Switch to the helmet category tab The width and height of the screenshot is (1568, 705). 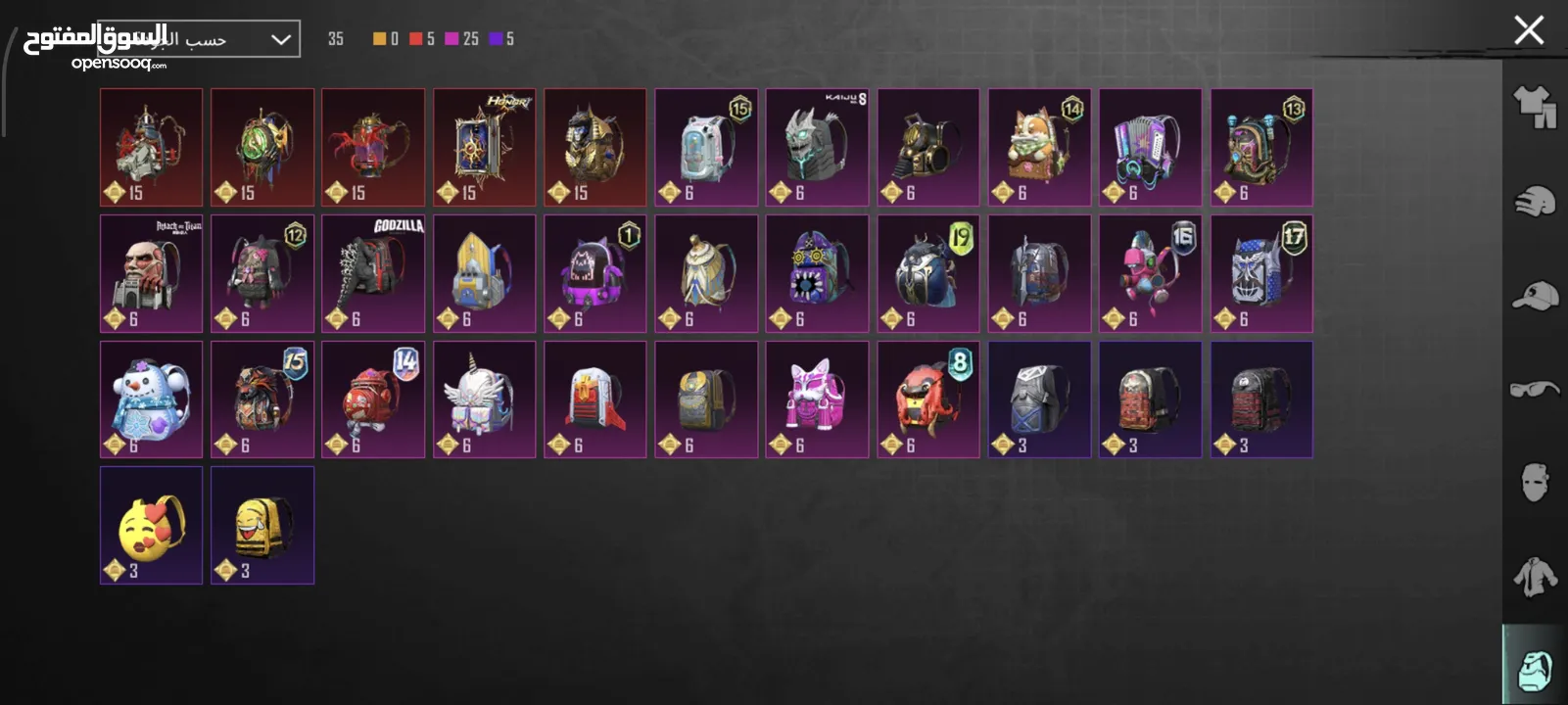(1535, 202)
